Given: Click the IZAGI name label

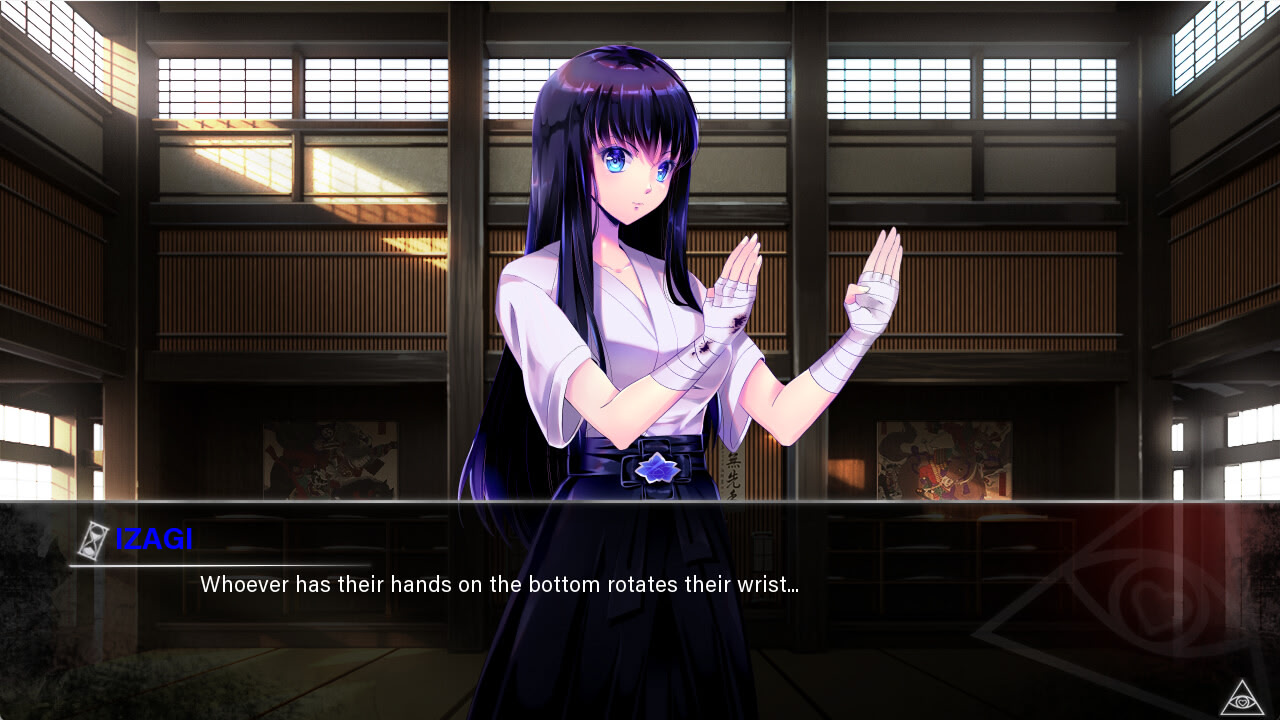Looking at the screenshot, I should 155,541.
